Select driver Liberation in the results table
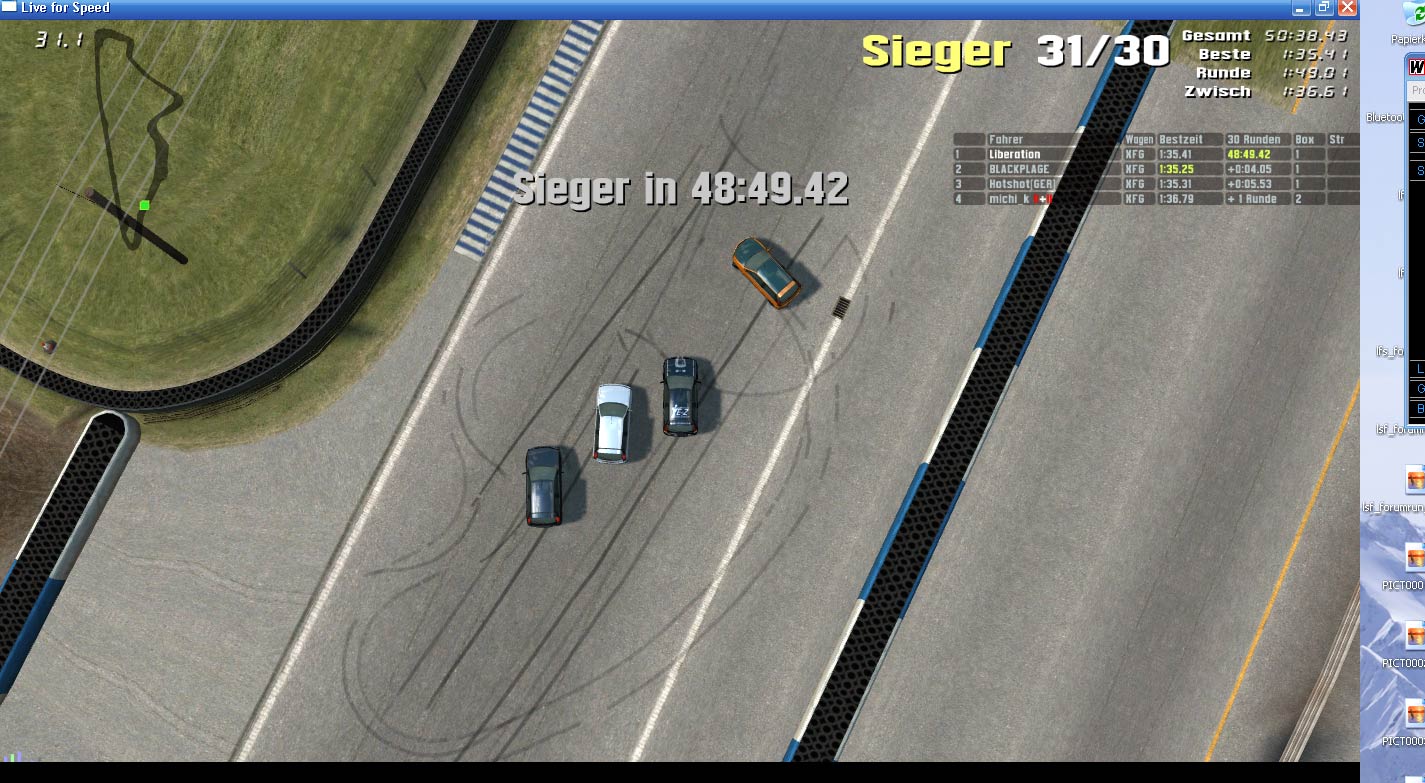Image resolution: width=1425 pixels, height=783 pixels. pyautogui.click(x=1014, y=155)
